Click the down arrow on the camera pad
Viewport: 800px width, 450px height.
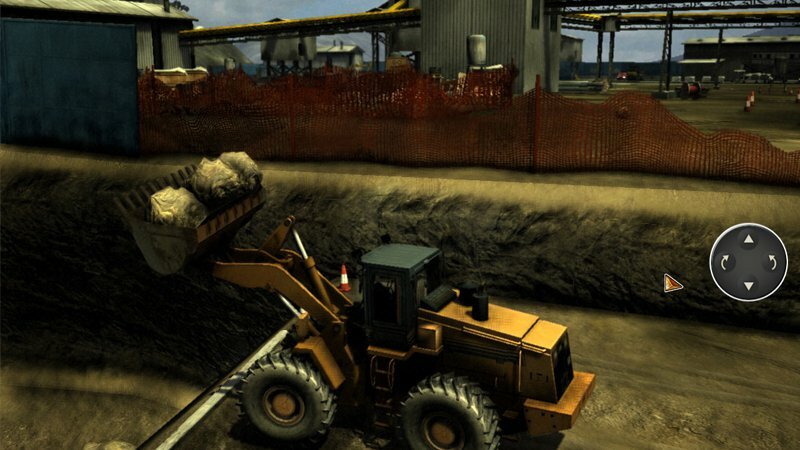click(x=748, y=286)
